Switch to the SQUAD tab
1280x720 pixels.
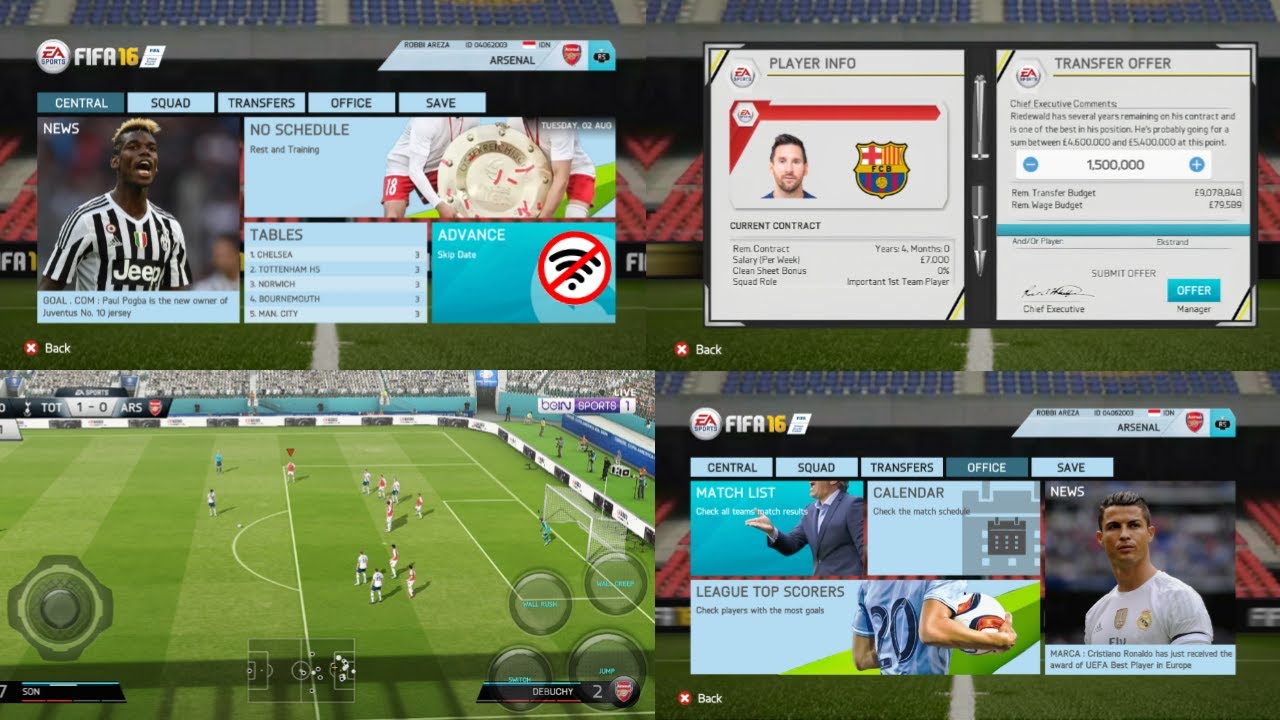coord(170,102)
